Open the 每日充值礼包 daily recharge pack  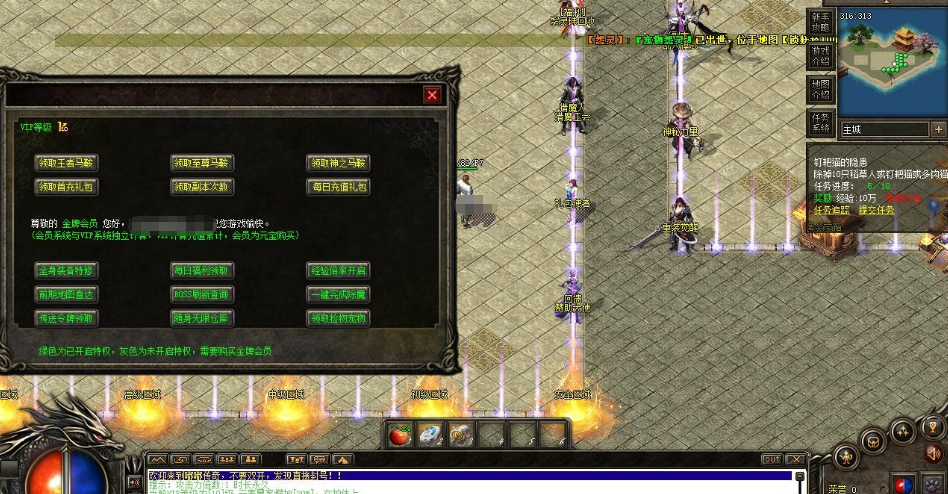[x=338, y=186]
